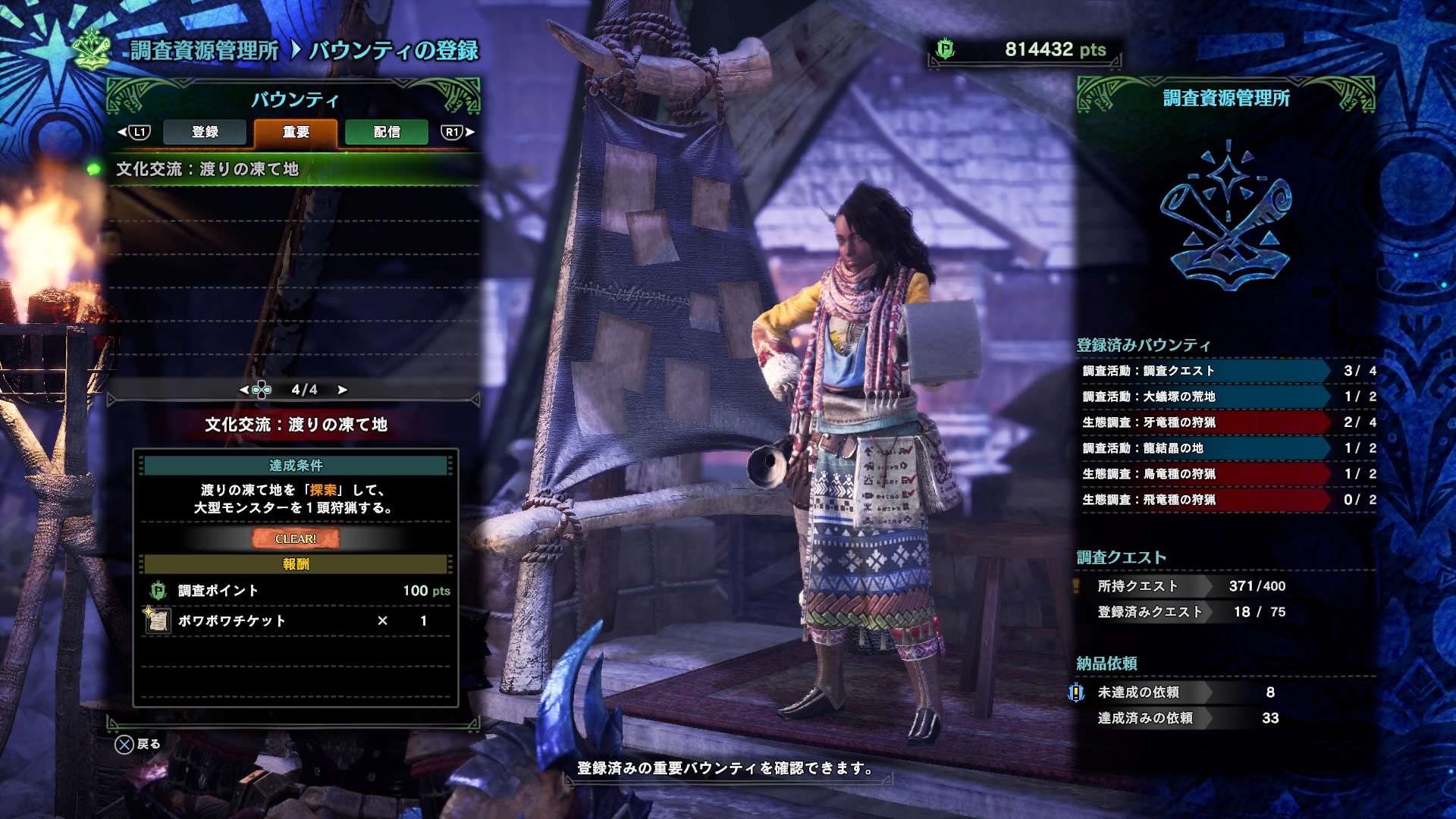Select the 重要 bounty tab

(x=296, y=132)
